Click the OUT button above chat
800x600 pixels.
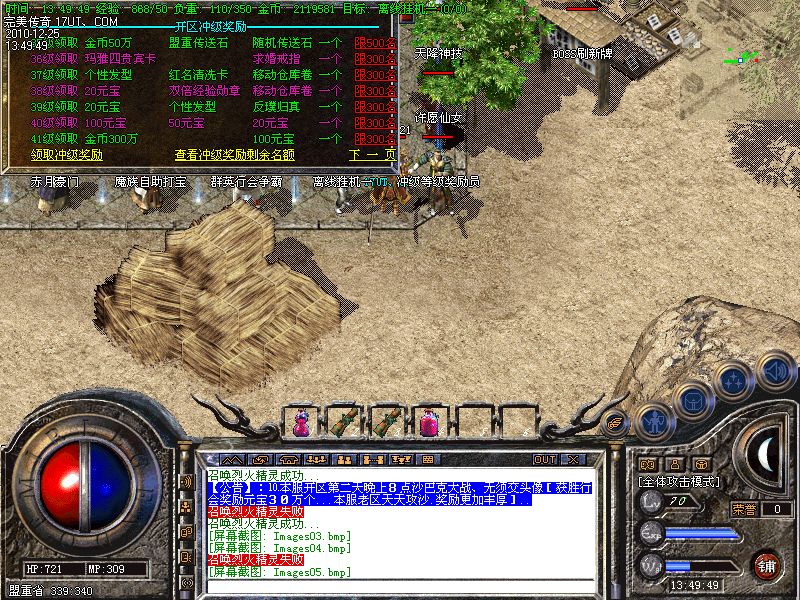(545, 459)
